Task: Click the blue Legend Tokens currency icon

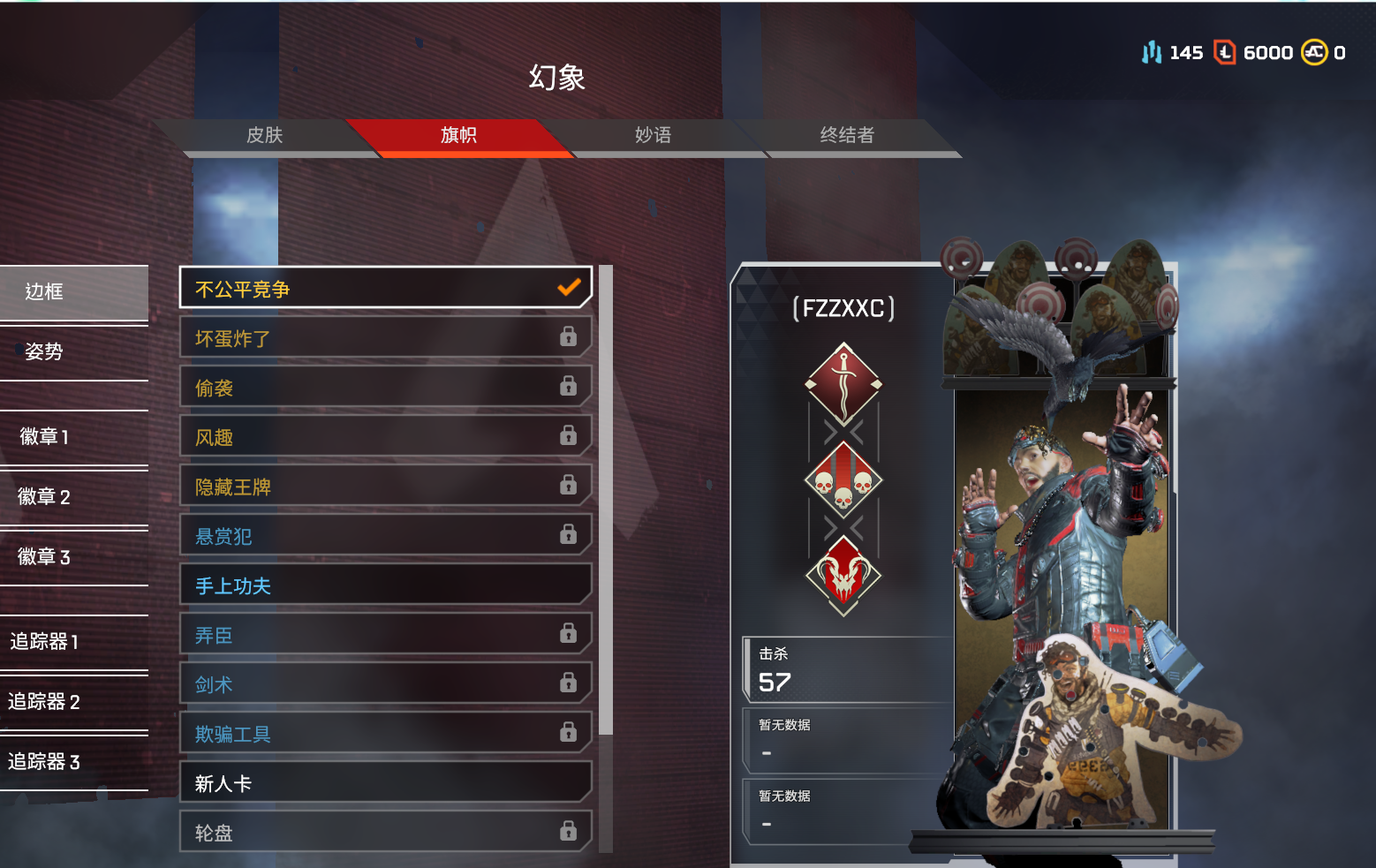Action: pyautogui.click(x=1150, y=52)
